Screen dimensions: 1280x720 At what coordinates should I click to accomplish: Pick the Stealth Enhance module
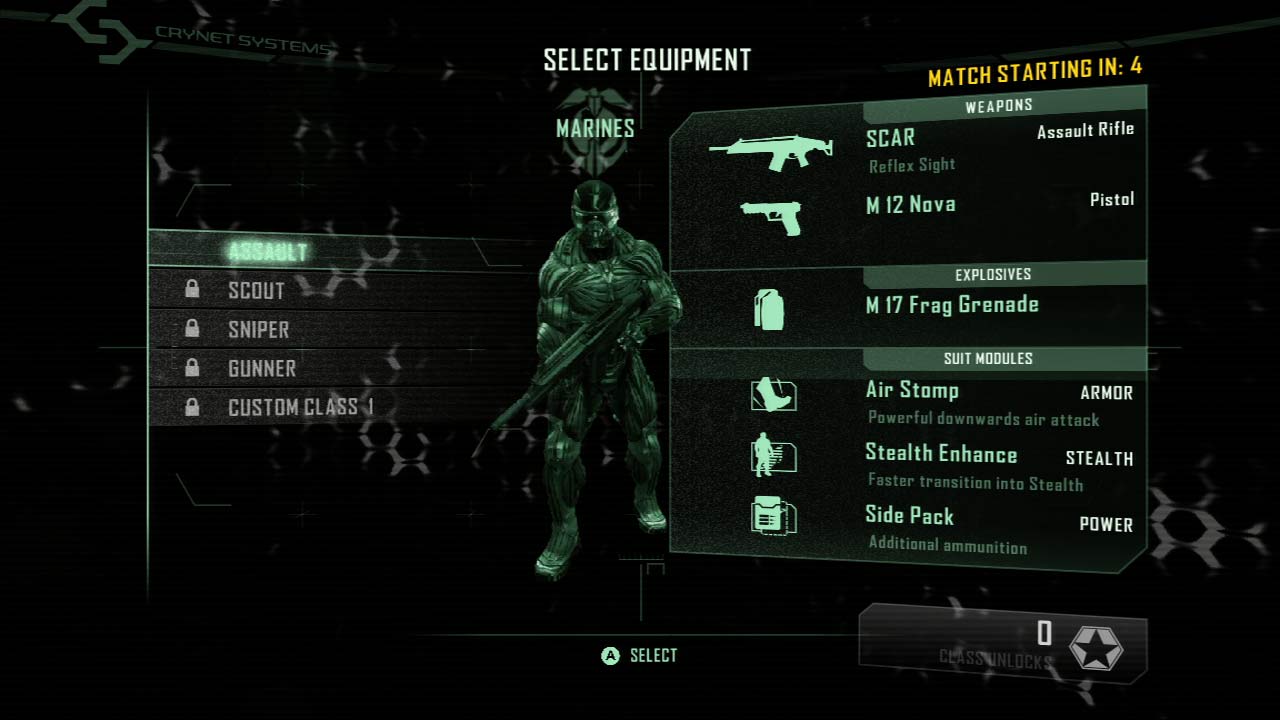click(x=940, y=464)
